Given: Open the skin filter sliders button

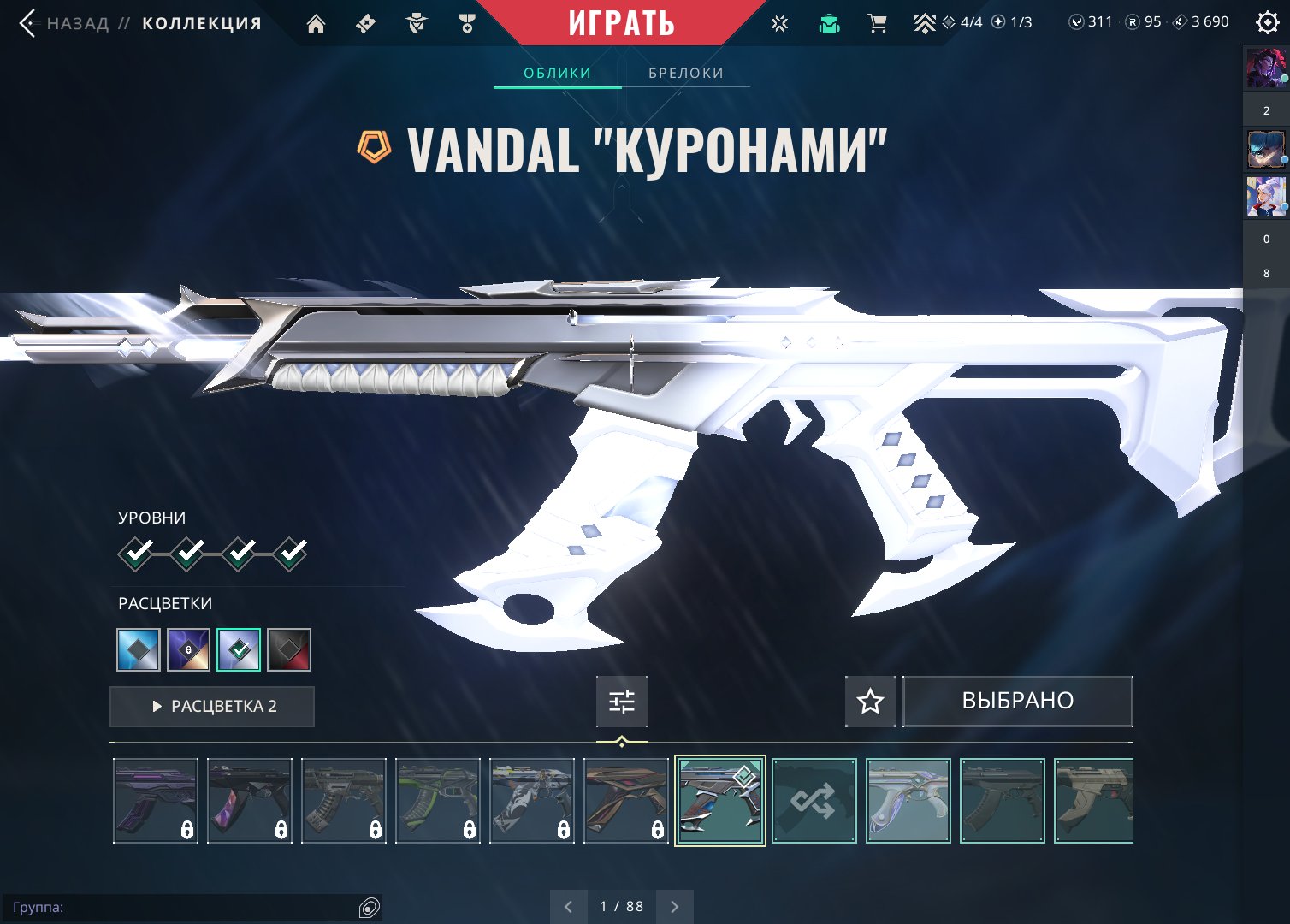Looking at the screenshot, I should tap(622, 702).
